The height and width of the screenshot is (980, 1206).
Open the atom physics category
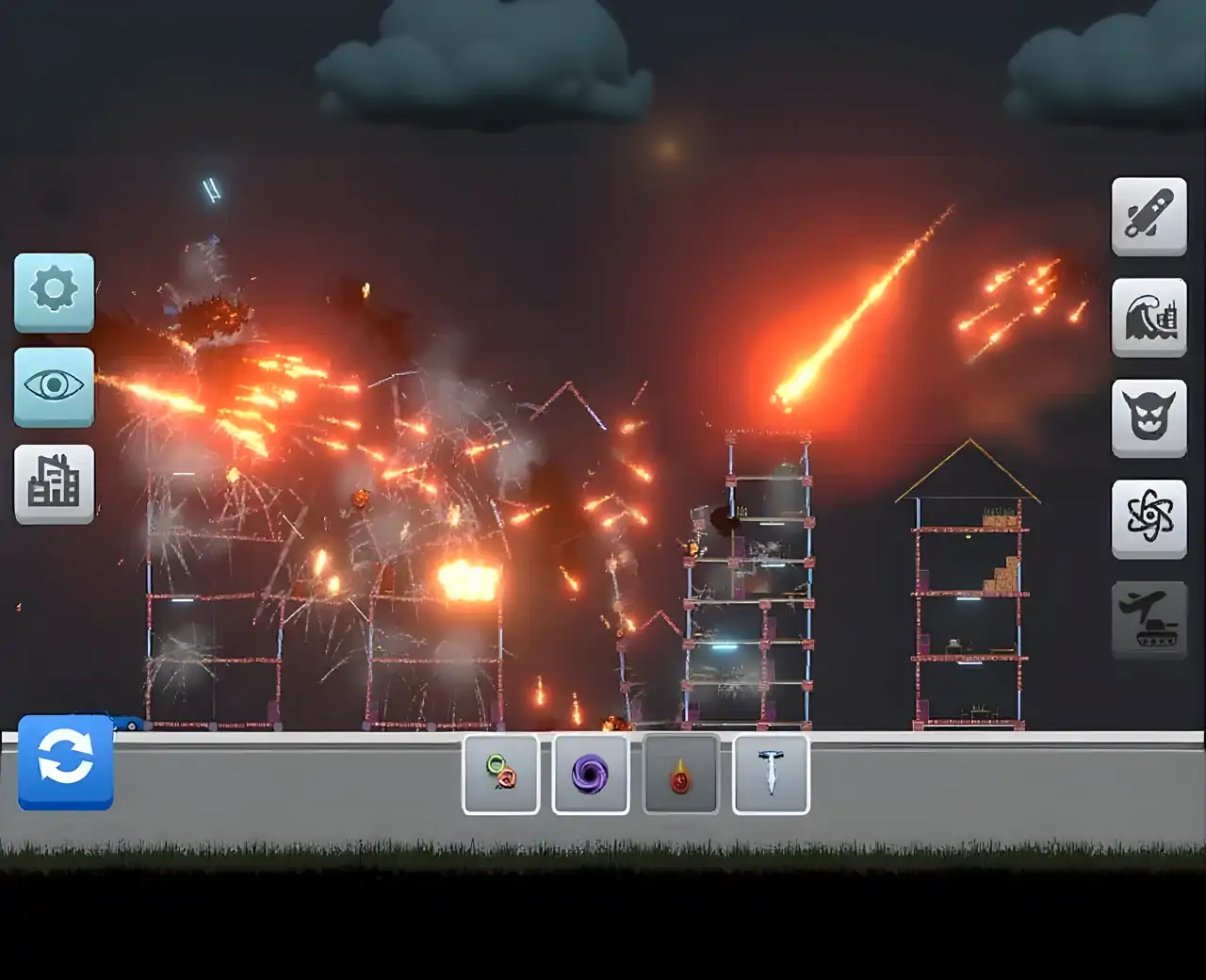click(x=1149, y=518)
